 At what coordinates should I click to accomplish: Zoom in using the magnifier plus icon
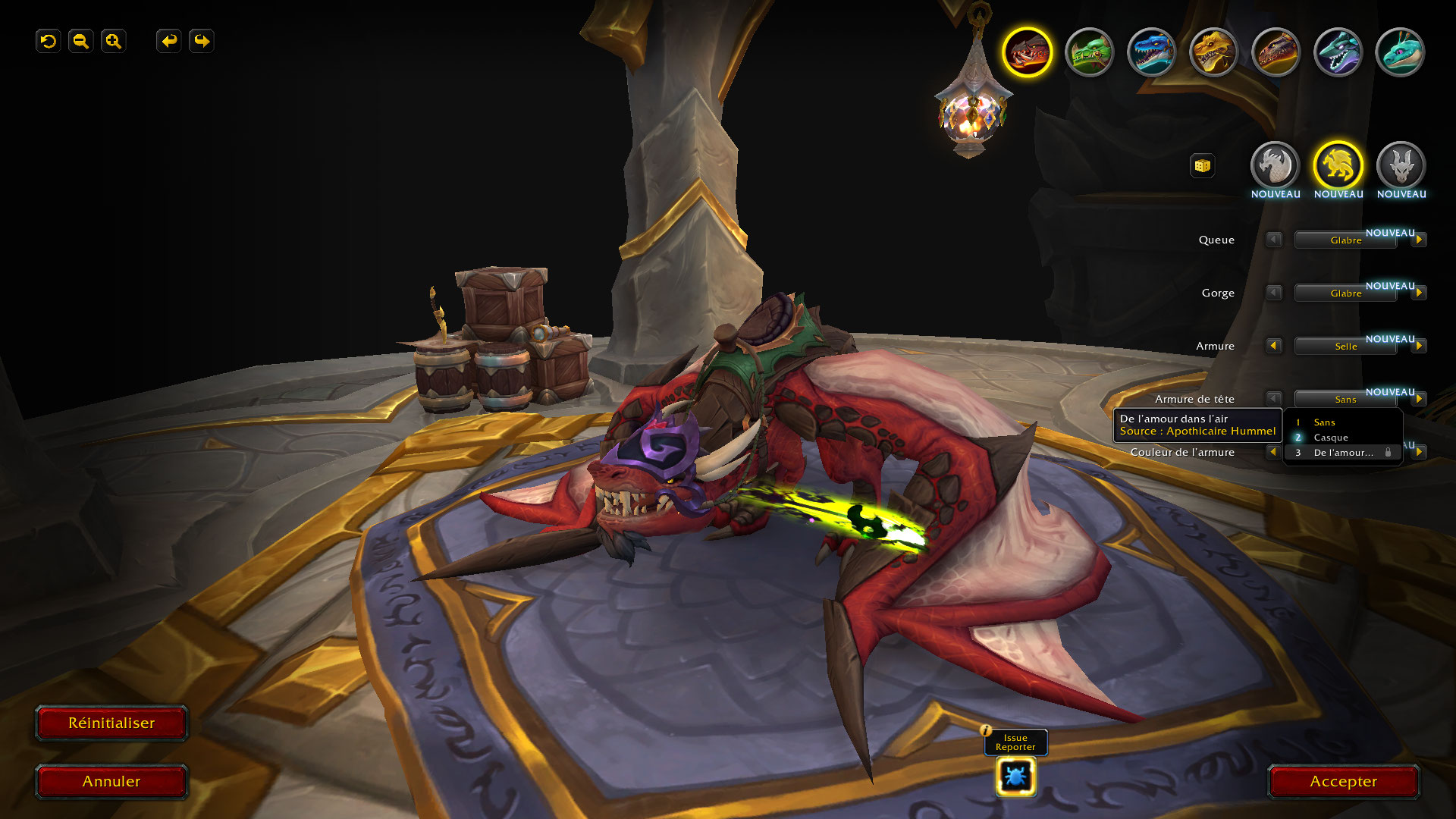click(x=114, y=41)
